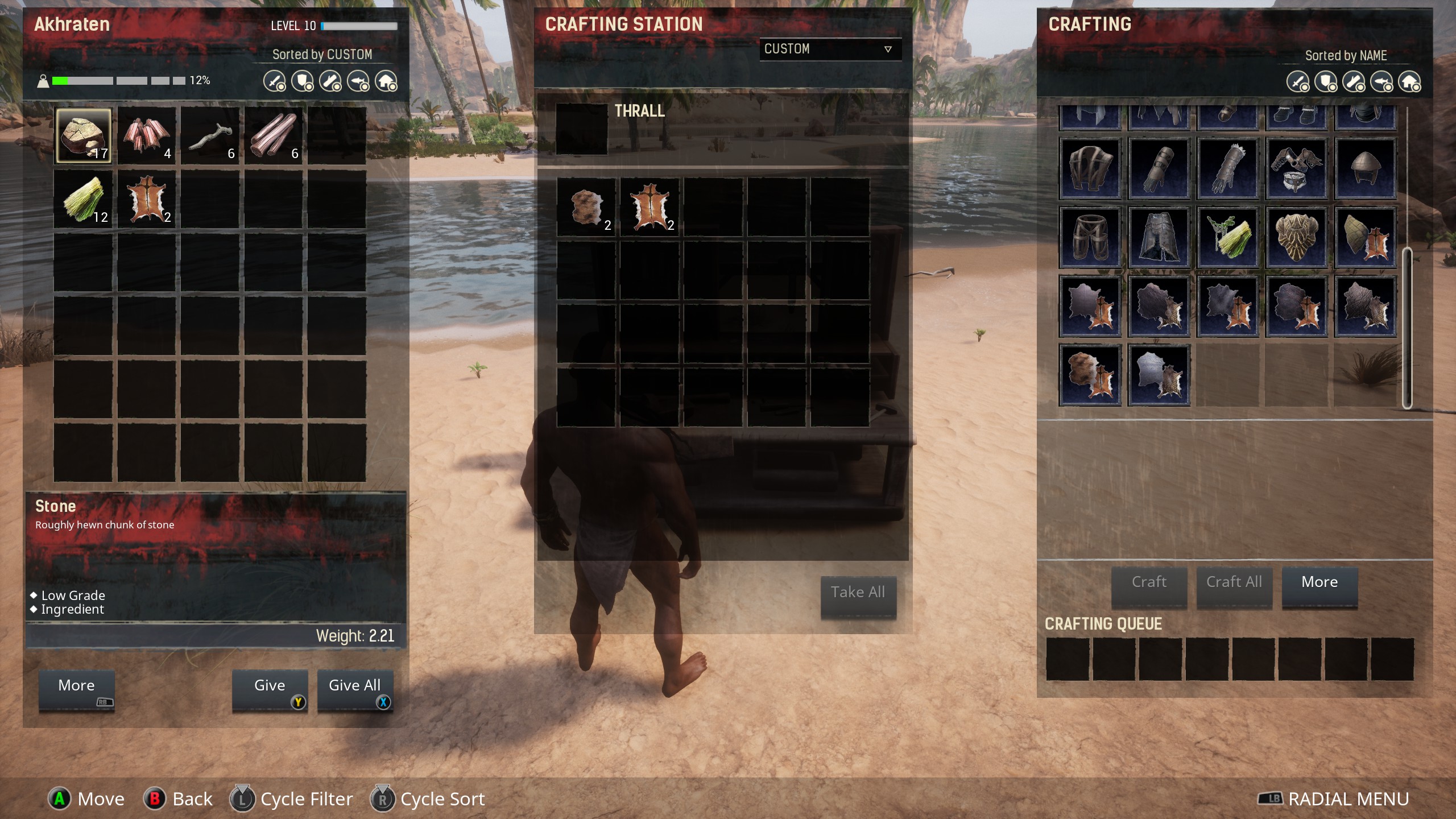Viewport: 1456px width, 819px height.
Task: Click the crafting list scrollbar
Action: point(1407,328)
